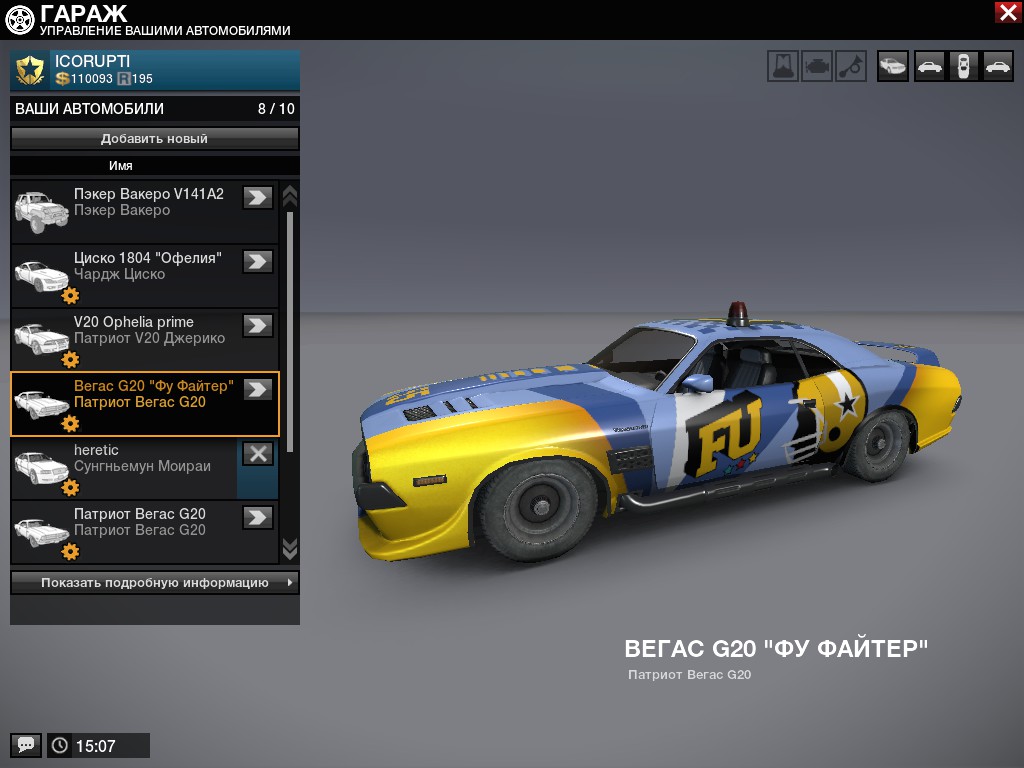Open arrow button for Пэкер Вакеро V141A2
This screenshot has height=768, width=1024.
click(x=258, y=197)
